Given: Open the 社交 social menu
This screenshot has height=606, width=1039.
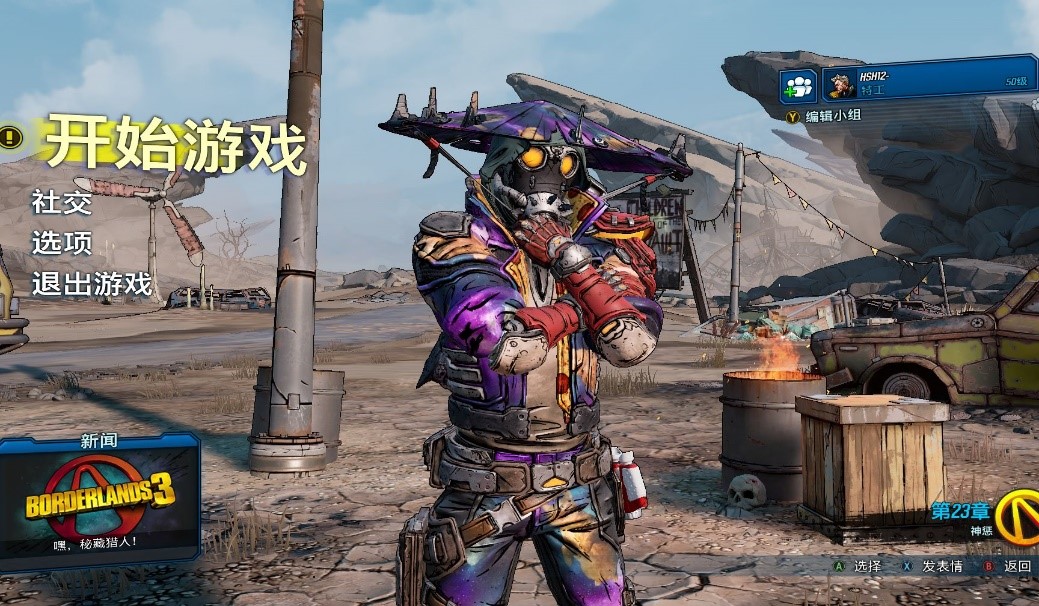Looking at the screenshot, I should [x=62, y=203].
